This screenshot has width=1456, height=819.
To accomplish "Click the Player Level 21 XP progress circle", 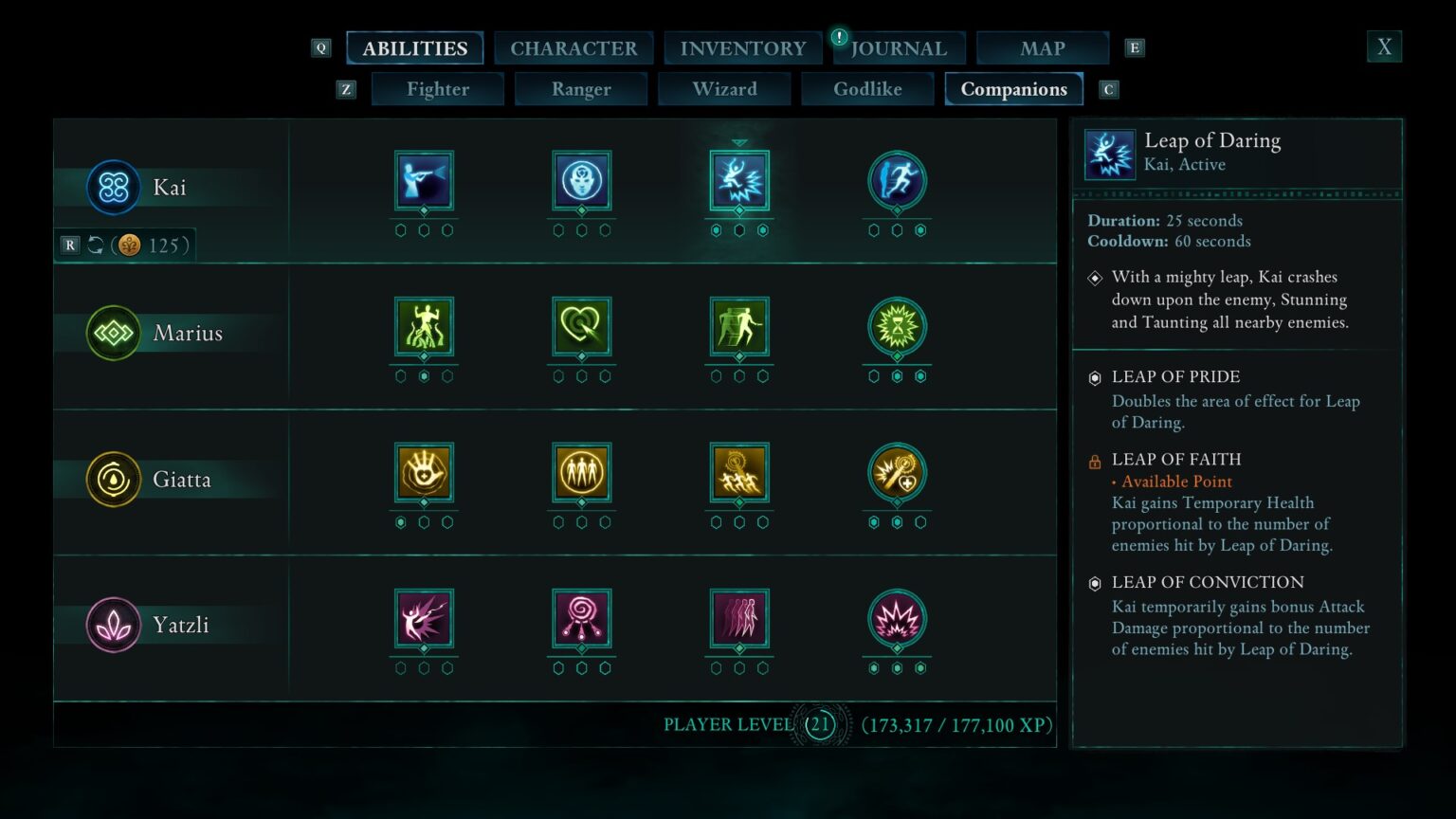I will 818,724.
